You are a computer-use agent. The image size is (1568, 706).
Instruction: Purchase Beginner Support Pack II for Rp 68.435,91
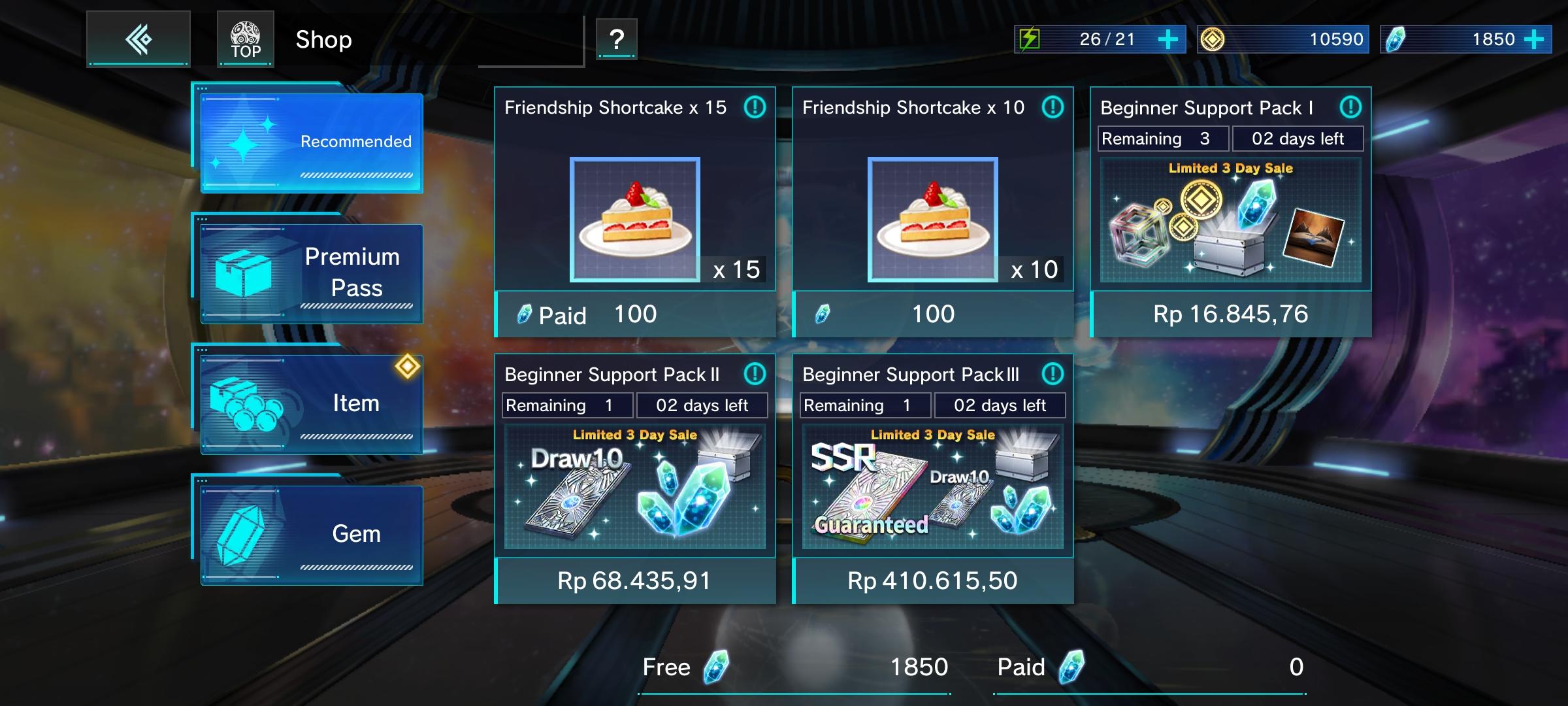coord(635,580)
